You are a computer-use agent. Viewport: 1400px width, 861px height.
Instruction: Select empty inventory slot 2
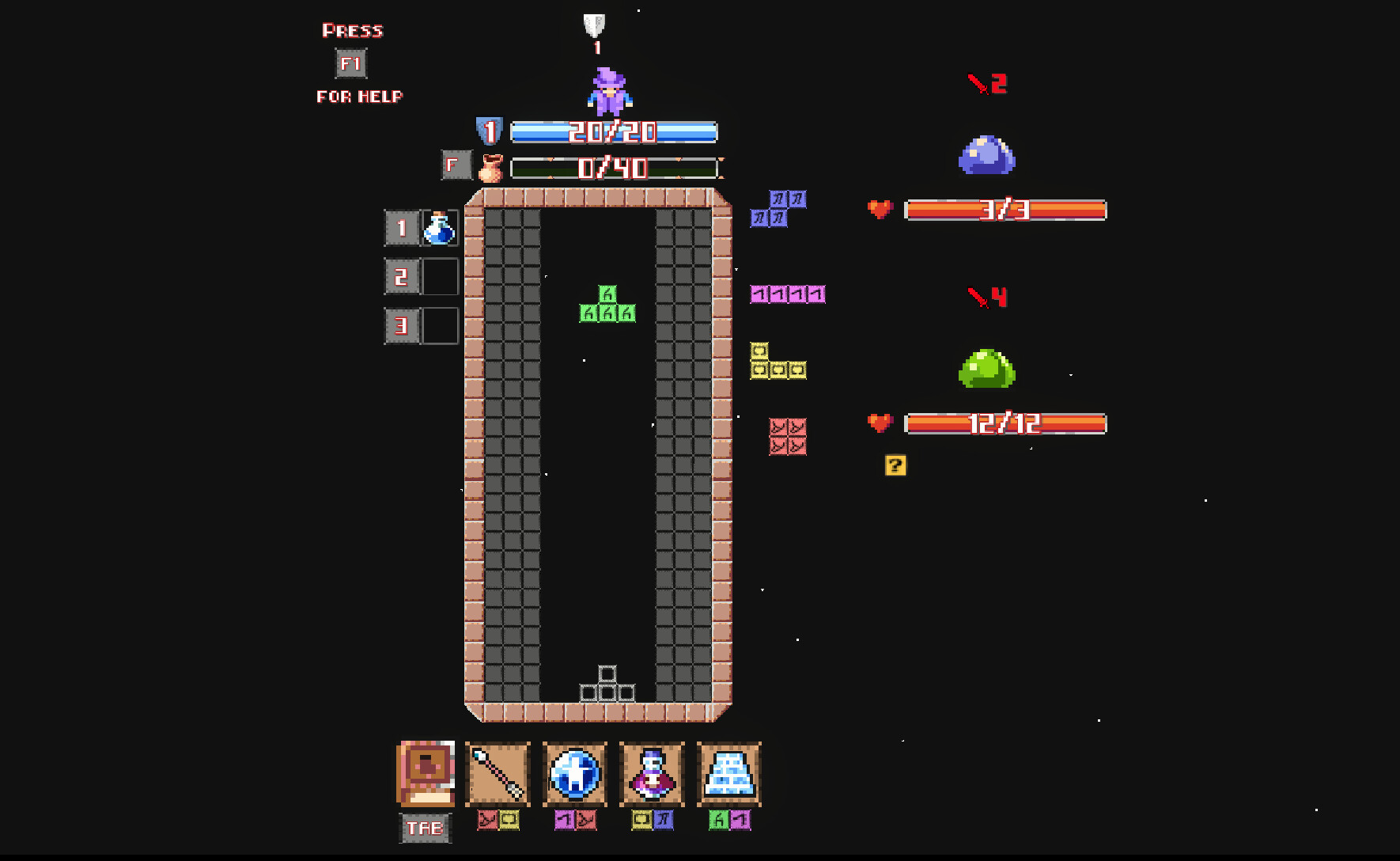[440, 277]
